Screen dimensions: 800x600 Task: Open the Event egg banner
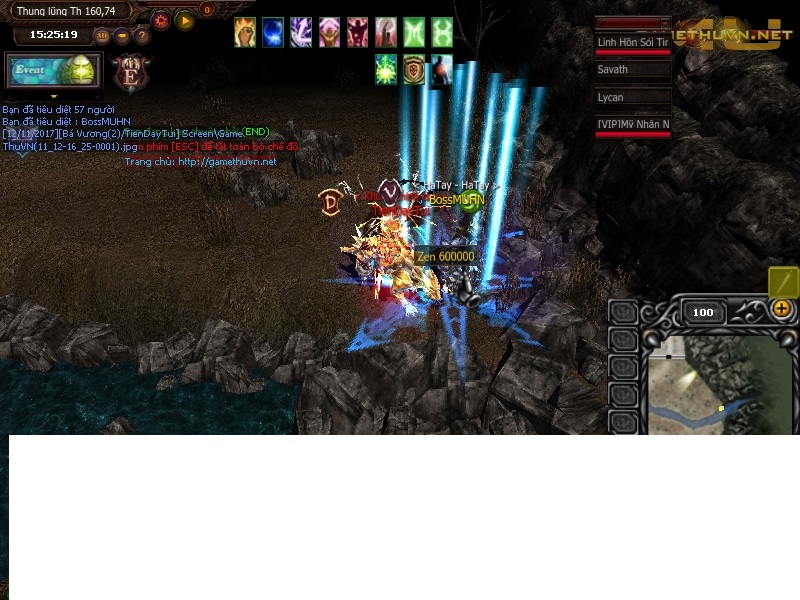coord(54,72)
